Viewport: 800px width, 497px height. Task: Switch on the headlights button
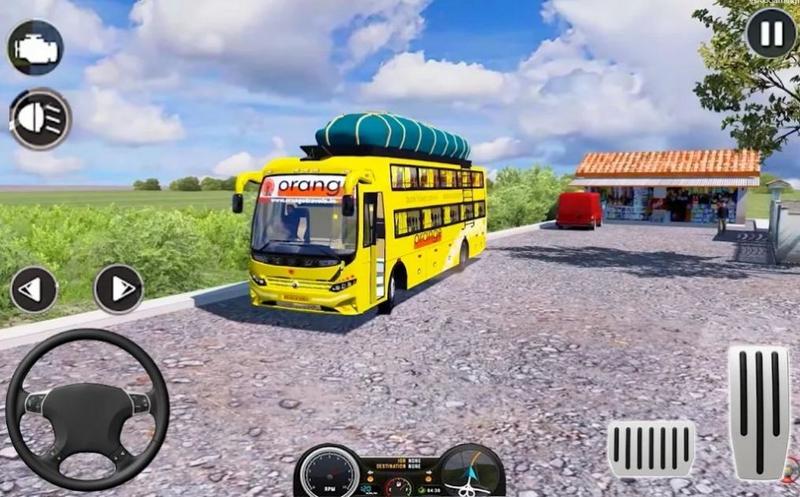point(40,119)
